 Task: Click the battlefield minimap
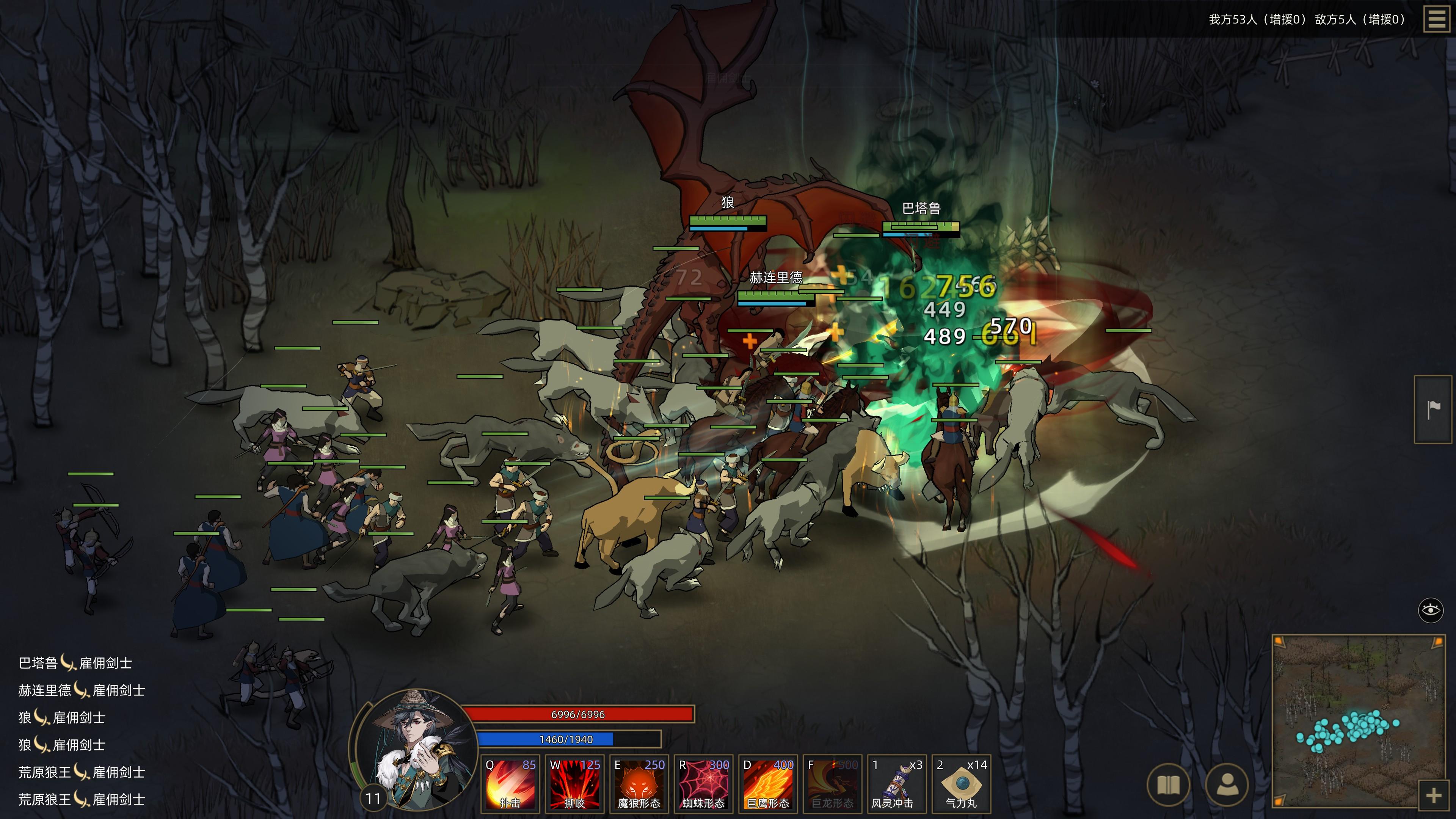pos(1357,718)
